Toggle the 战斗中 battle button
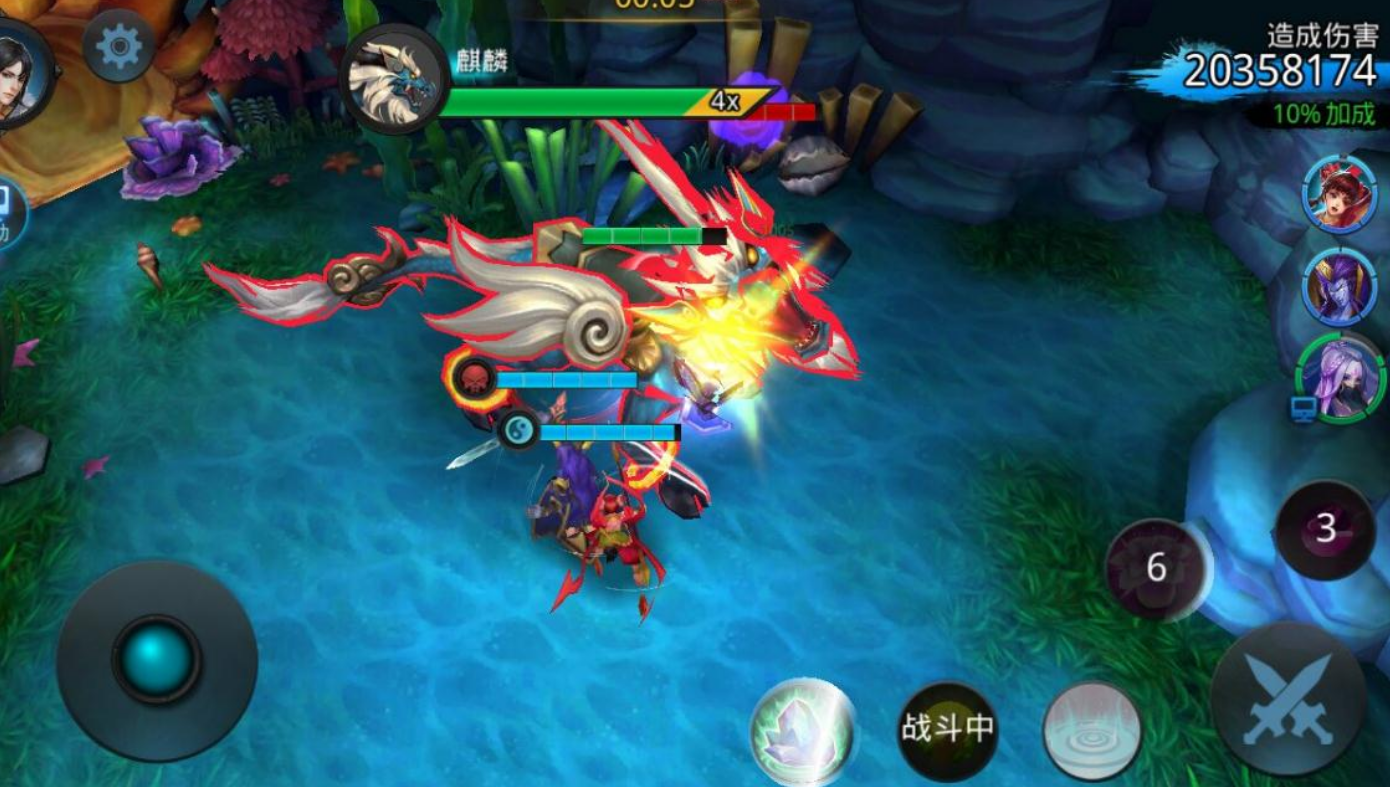This screenshot has height=787, width=1390. coord(946,730)
